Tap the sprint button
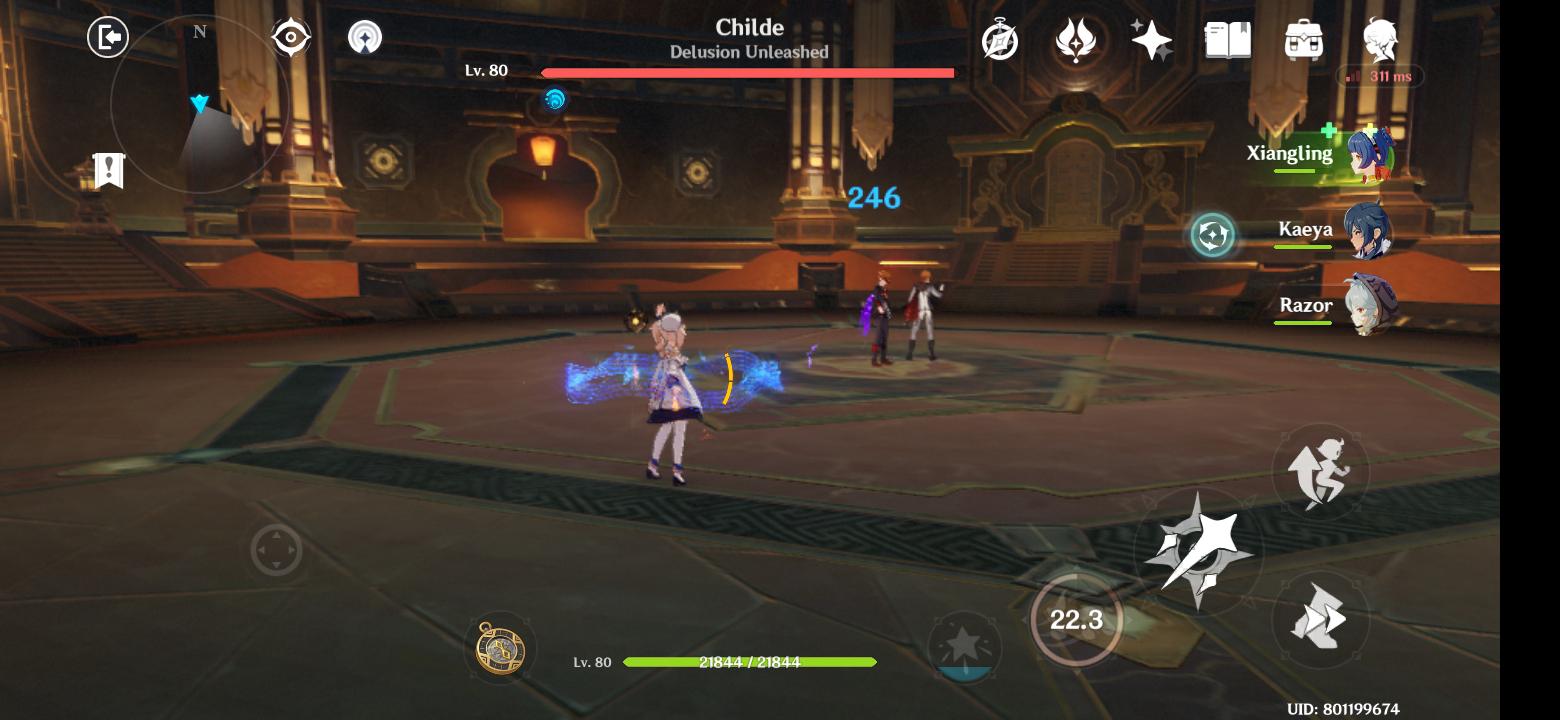This screenshot has height=720, width=1560. pyautogui.click(x=1322, y=470)
